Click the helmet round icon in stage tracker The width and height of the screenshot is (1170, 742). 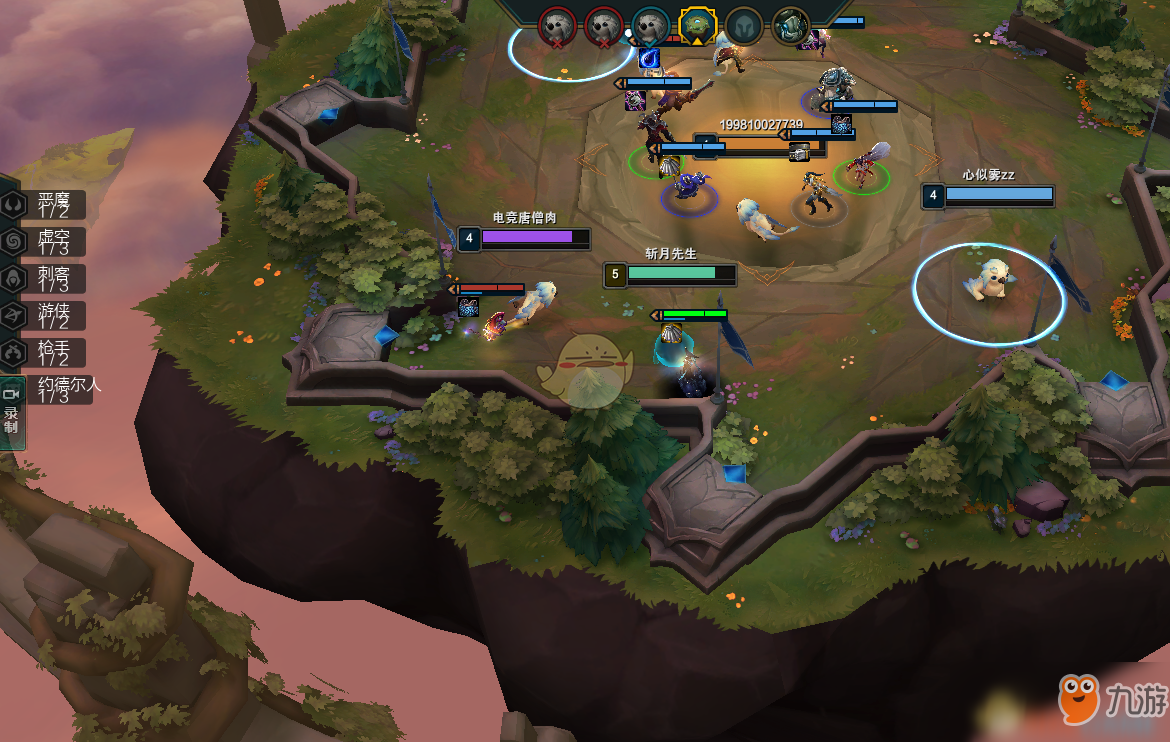[743, 25]
